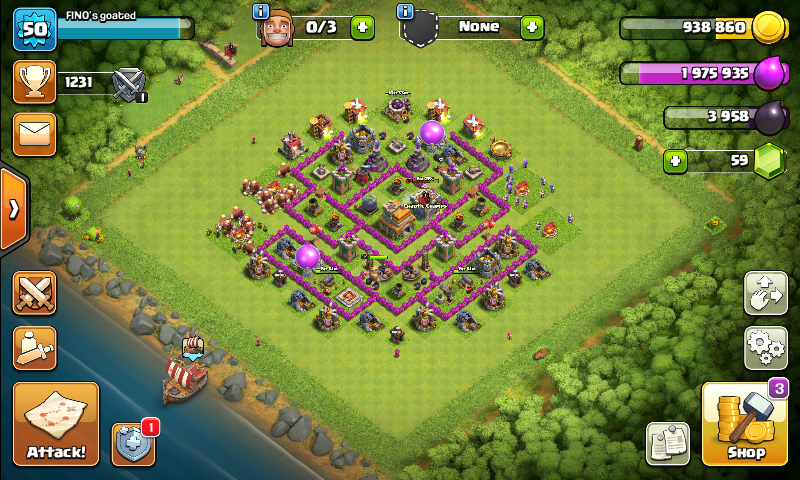Click the level 50 experience badge
The width and height of the screenshot is (800, 480).
[x=34, y=29]
